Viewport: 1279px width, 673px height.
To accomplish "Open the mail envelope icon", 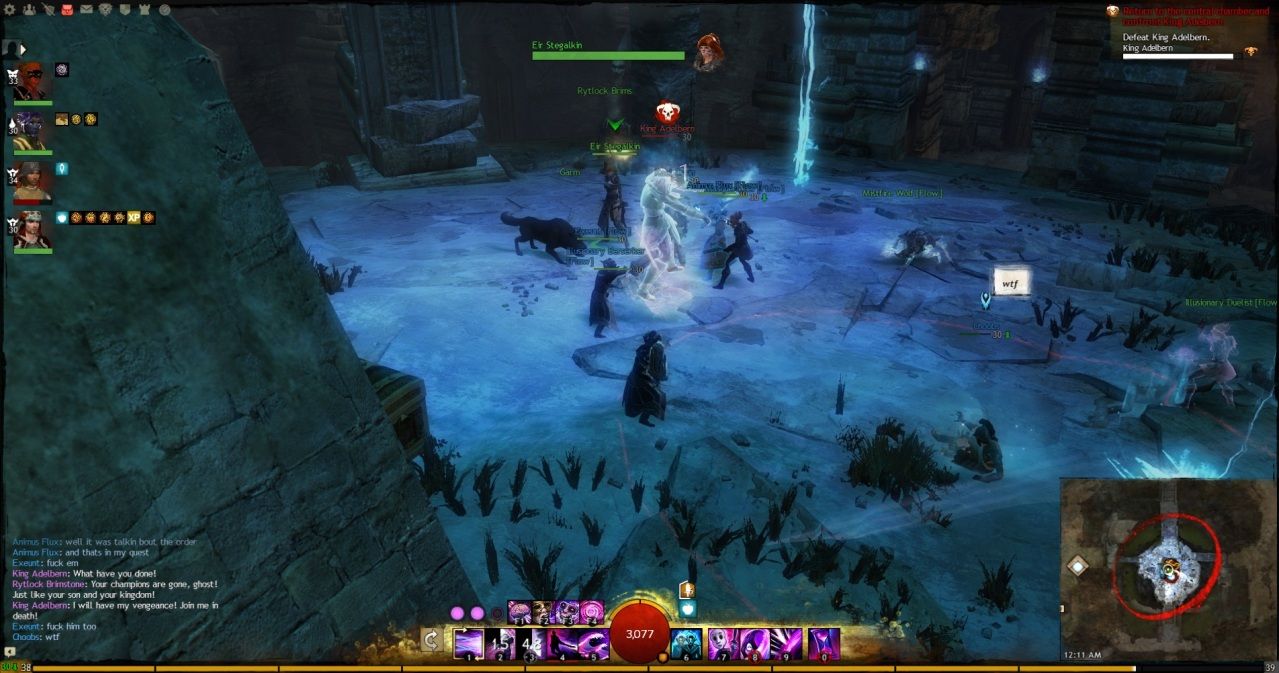I will (86, 10).
